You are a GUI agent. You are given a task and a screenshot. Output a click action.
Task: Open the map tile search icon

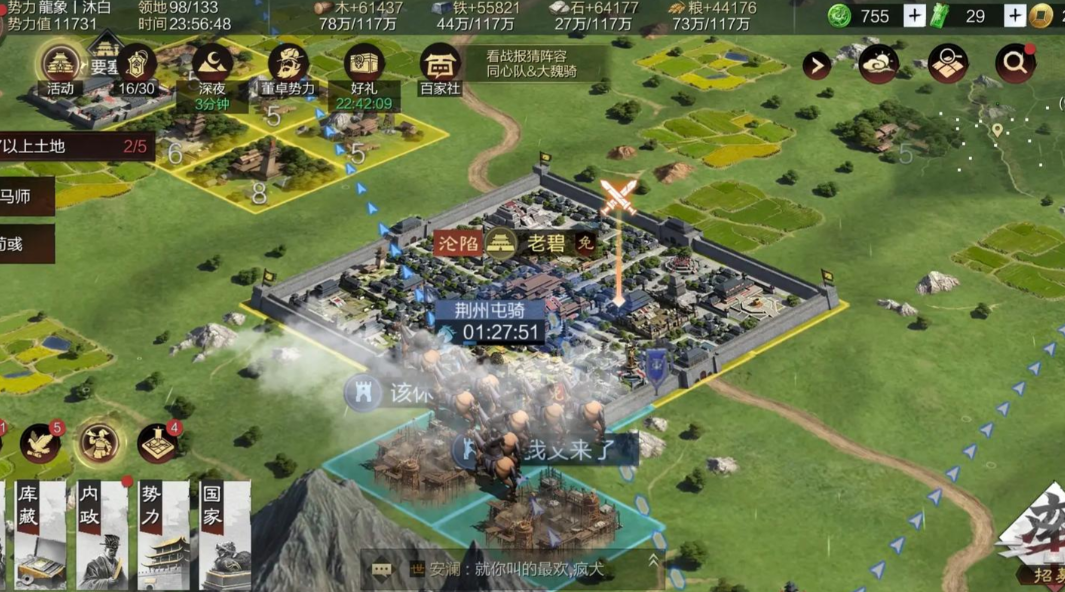[x=947, y=64]
